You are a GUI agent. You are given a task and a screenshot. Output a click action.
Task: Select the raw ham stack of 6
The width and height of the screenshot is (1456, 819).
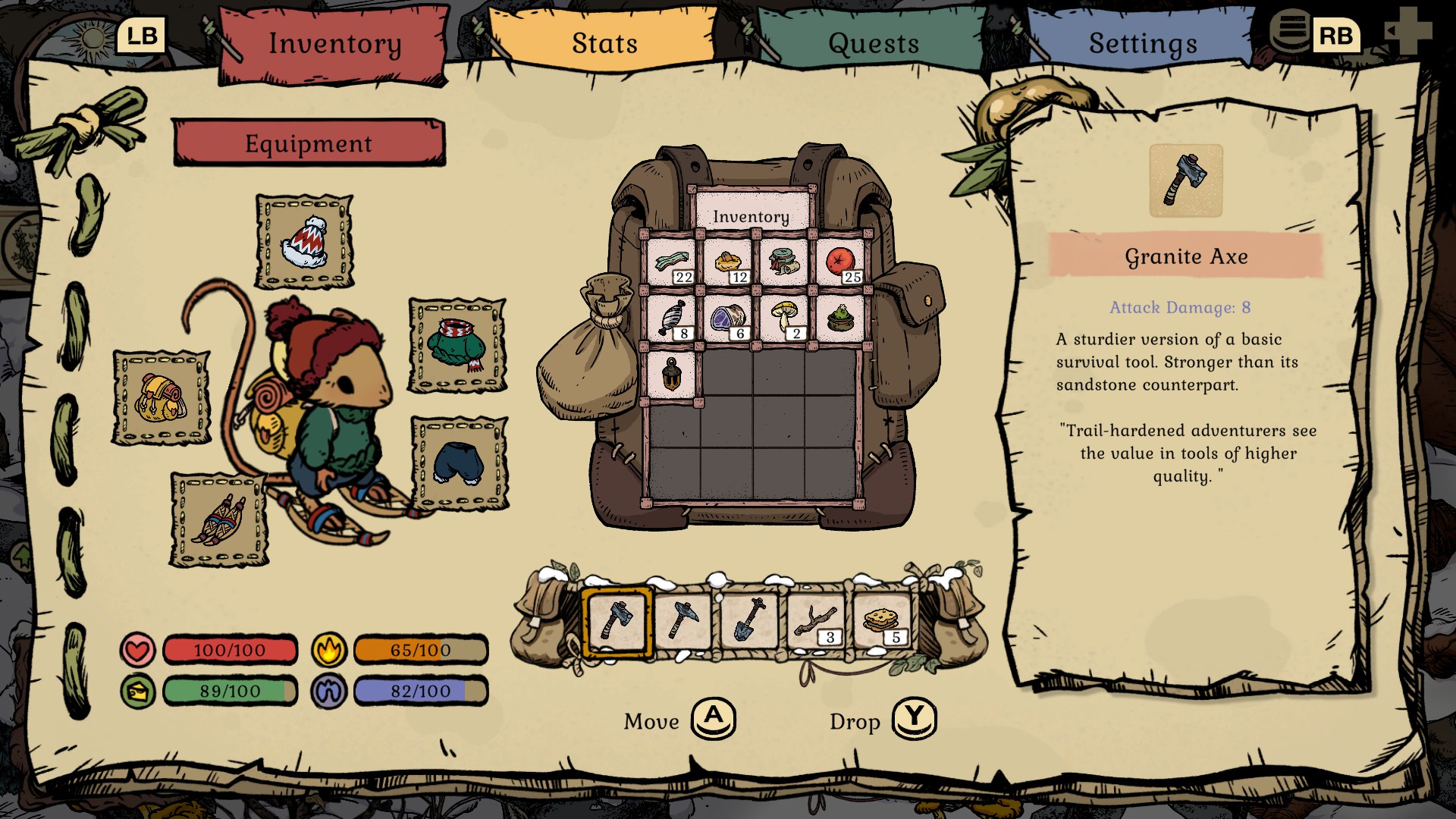tap(728, 318)
